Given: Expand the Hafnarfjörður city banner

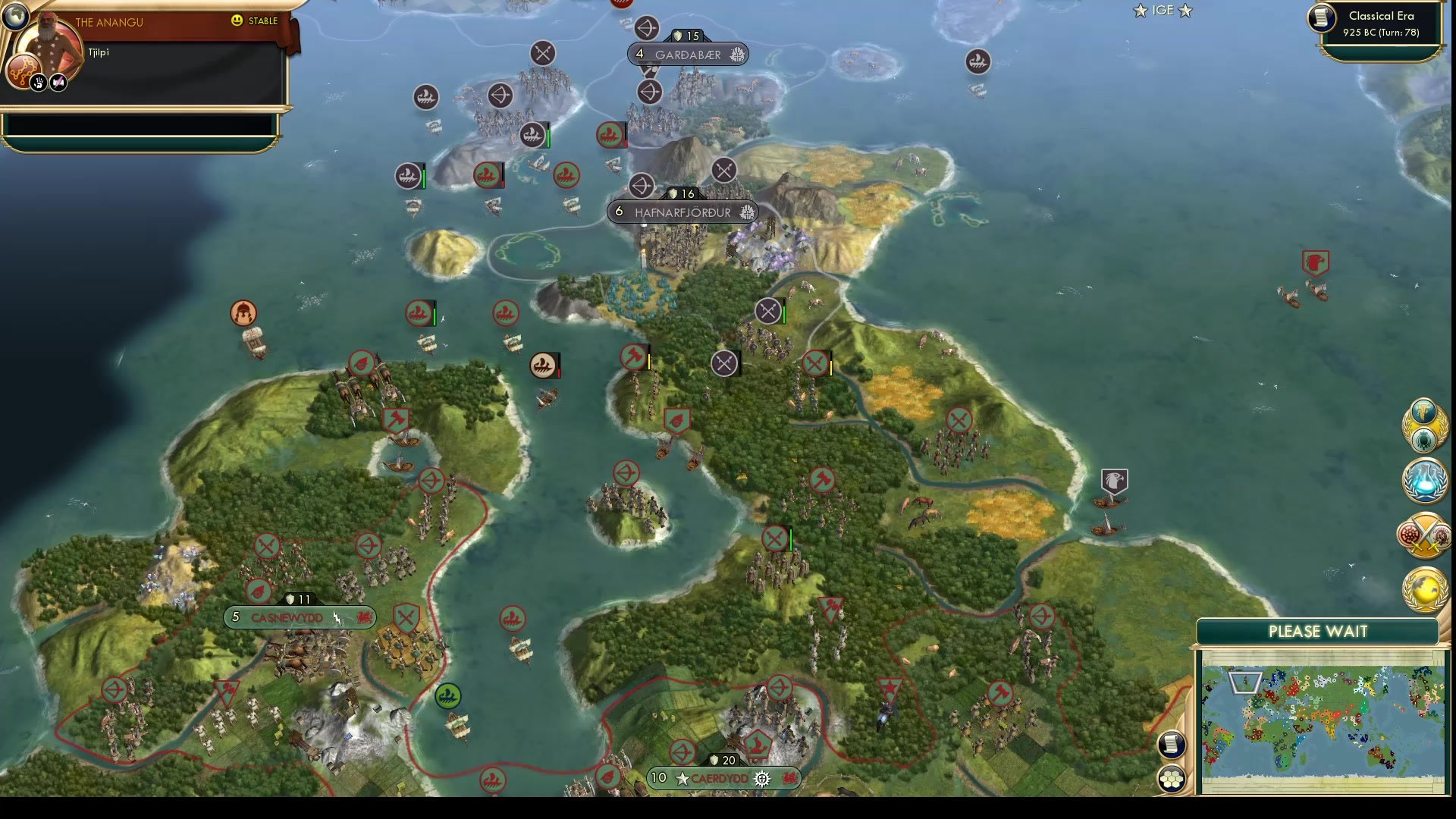Looking at the screenshot, I should click(682, 212).
